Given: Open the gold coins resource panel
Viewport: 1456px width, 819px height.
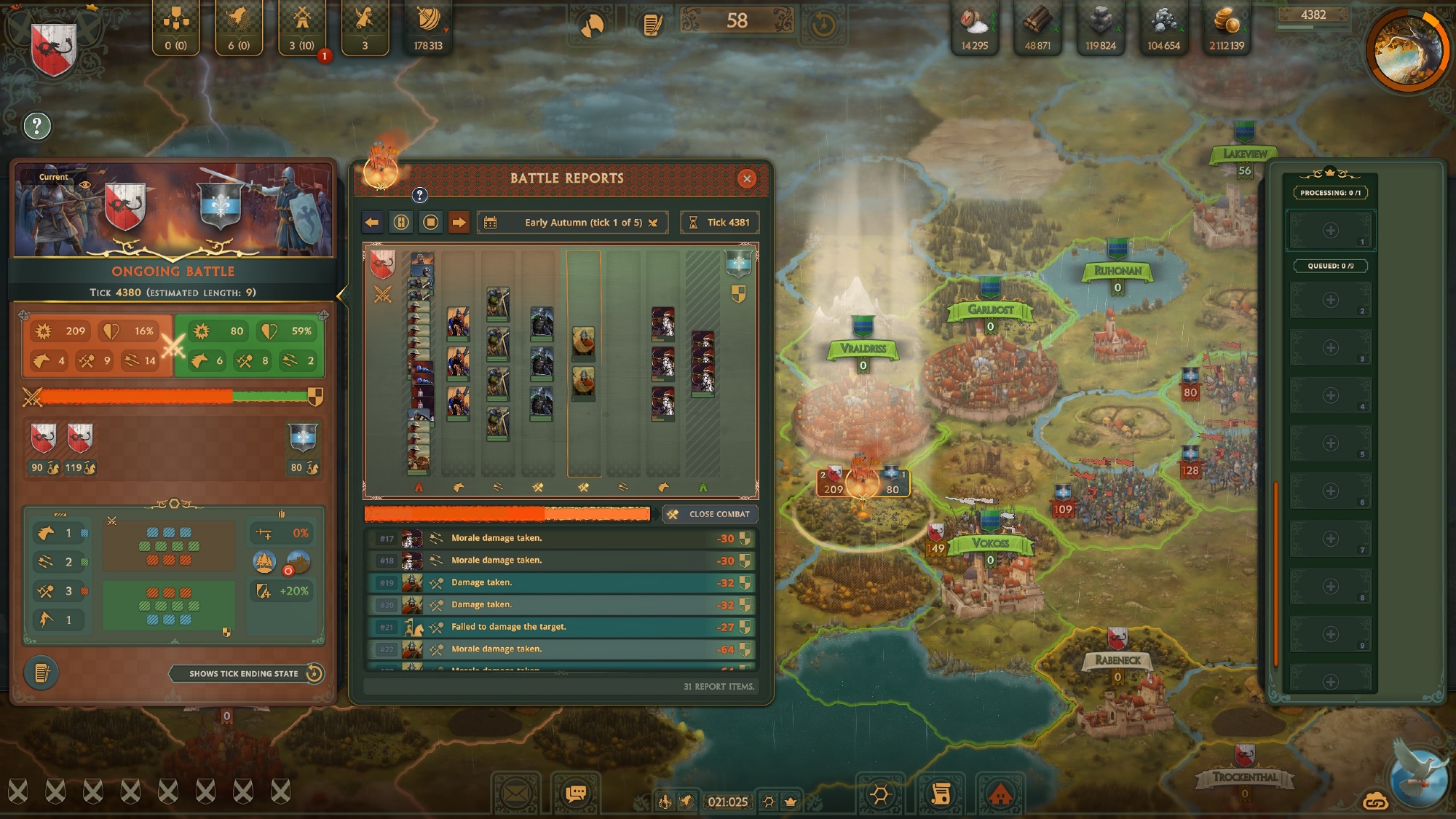Looking at the screenshot, I should click(1227, 29).
